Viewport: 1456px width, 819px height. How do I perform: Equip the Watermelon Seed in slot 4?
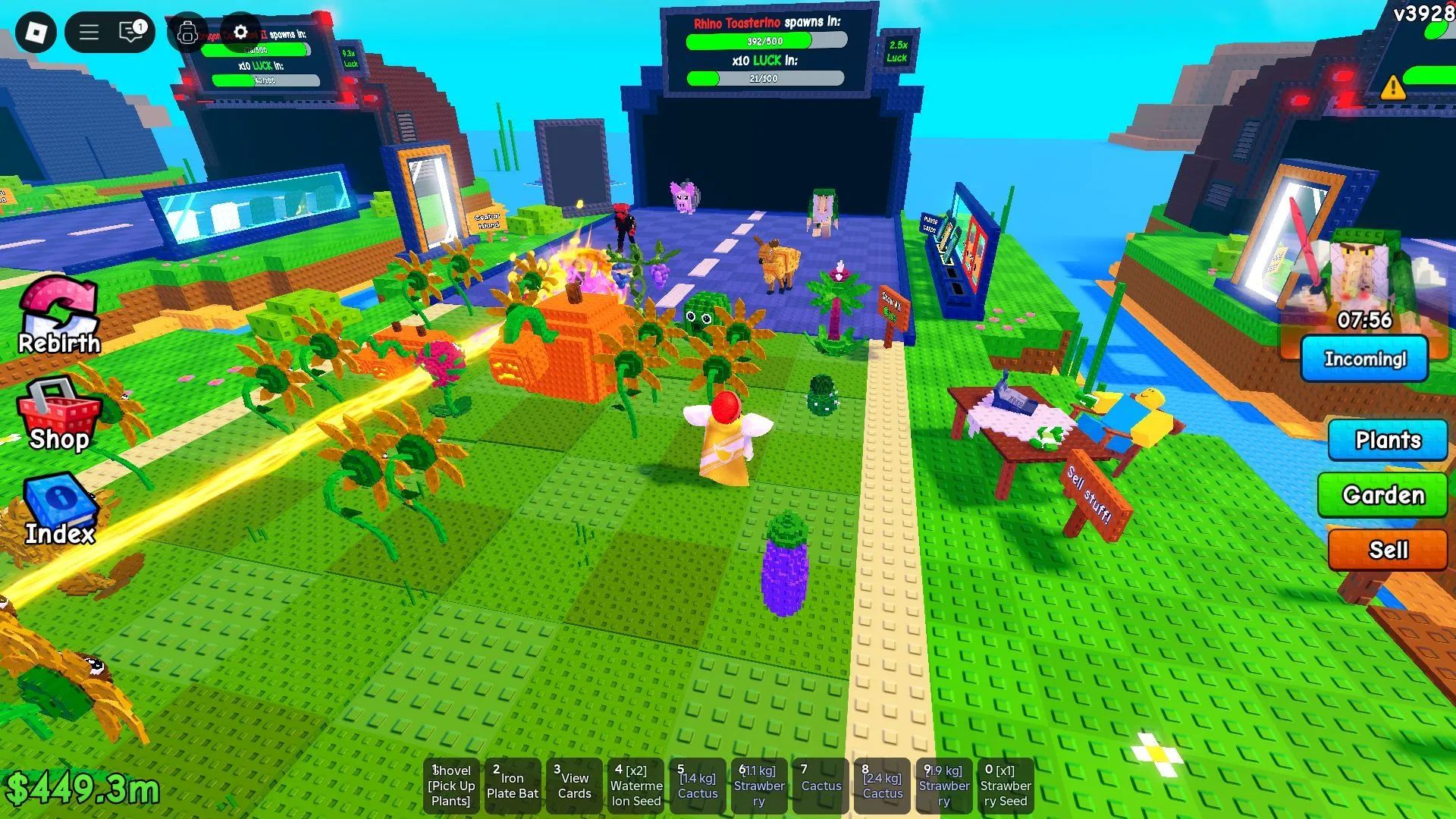pos(635,785)
